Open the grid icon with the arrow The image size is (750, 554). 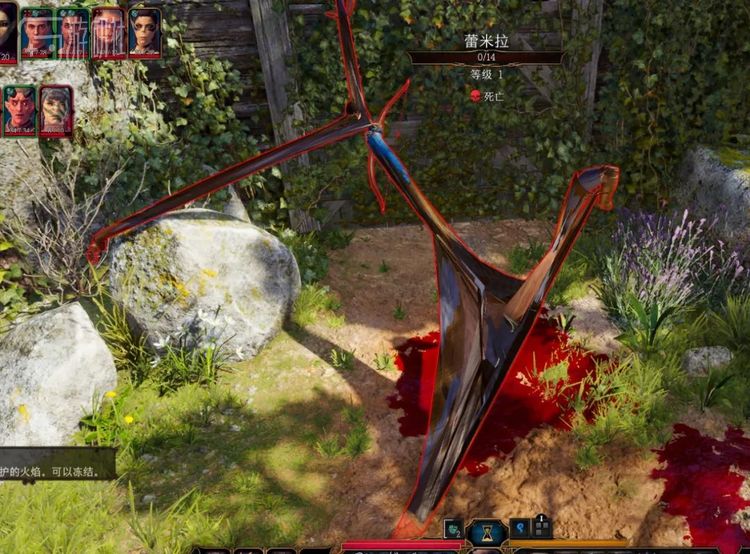542,526
